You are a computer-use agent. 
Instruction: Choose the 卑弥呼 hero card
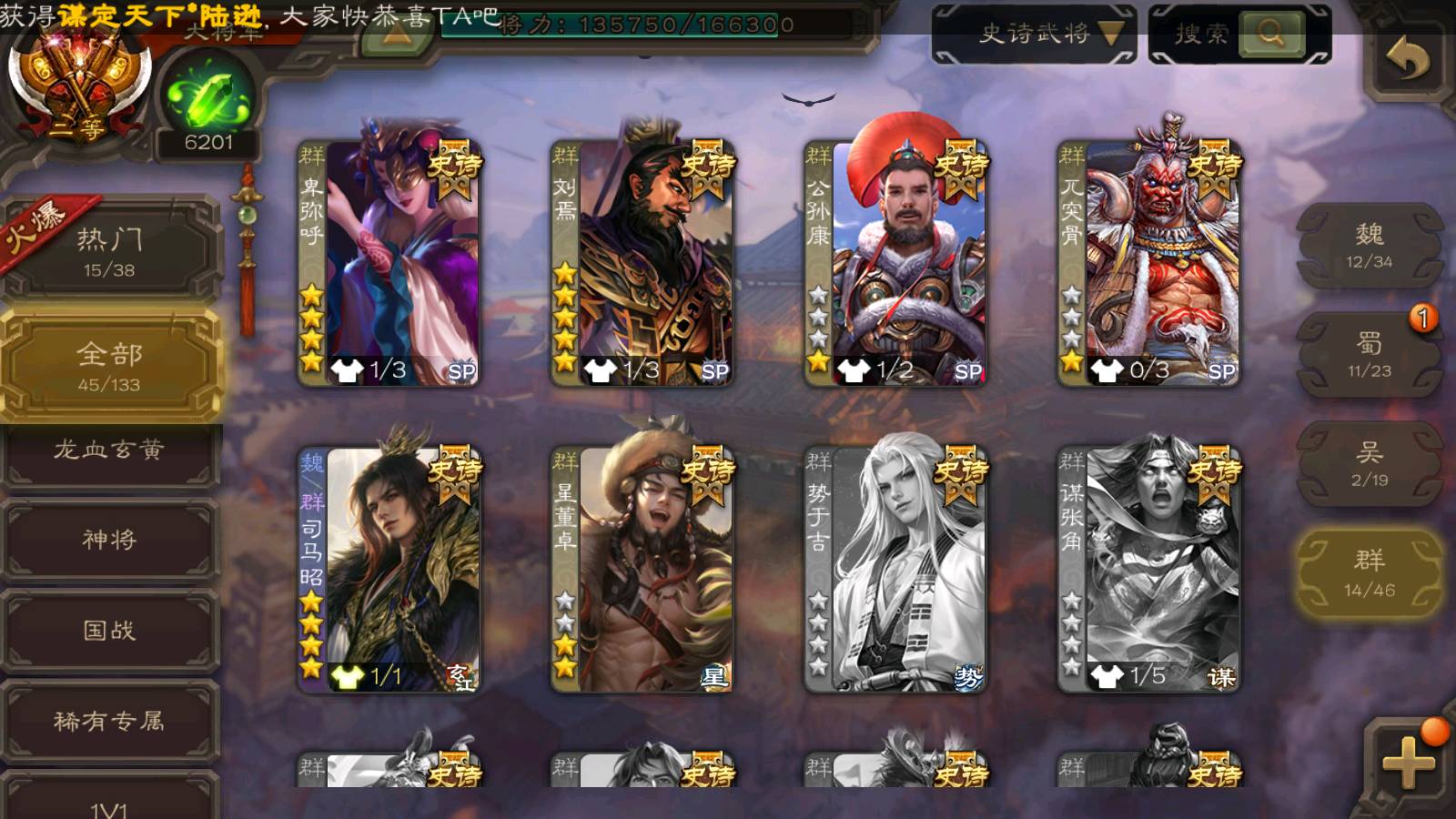[389, 262]
